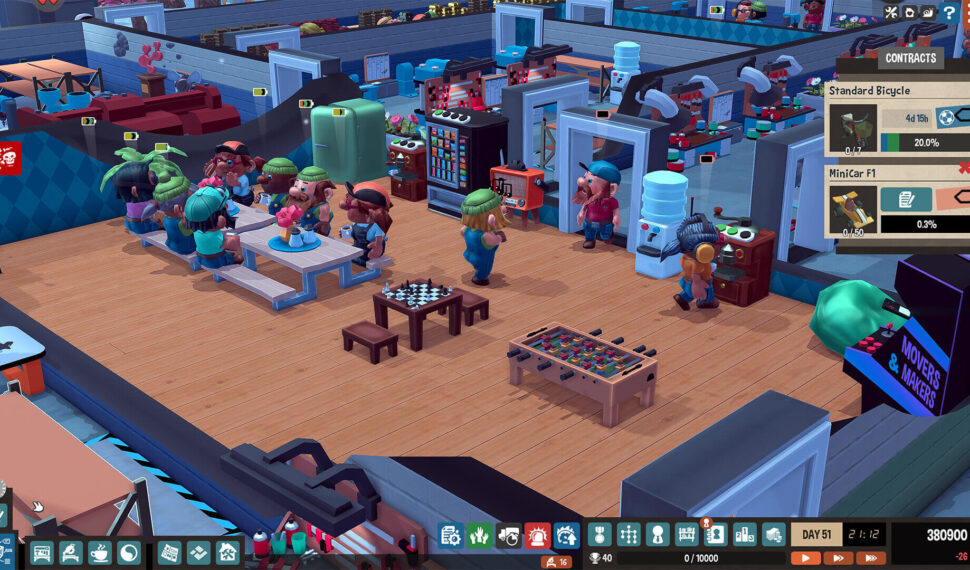Viewport: 970px width, 570px height.
Task: Open the coffee cup break room category
Action: click(100, 553)
